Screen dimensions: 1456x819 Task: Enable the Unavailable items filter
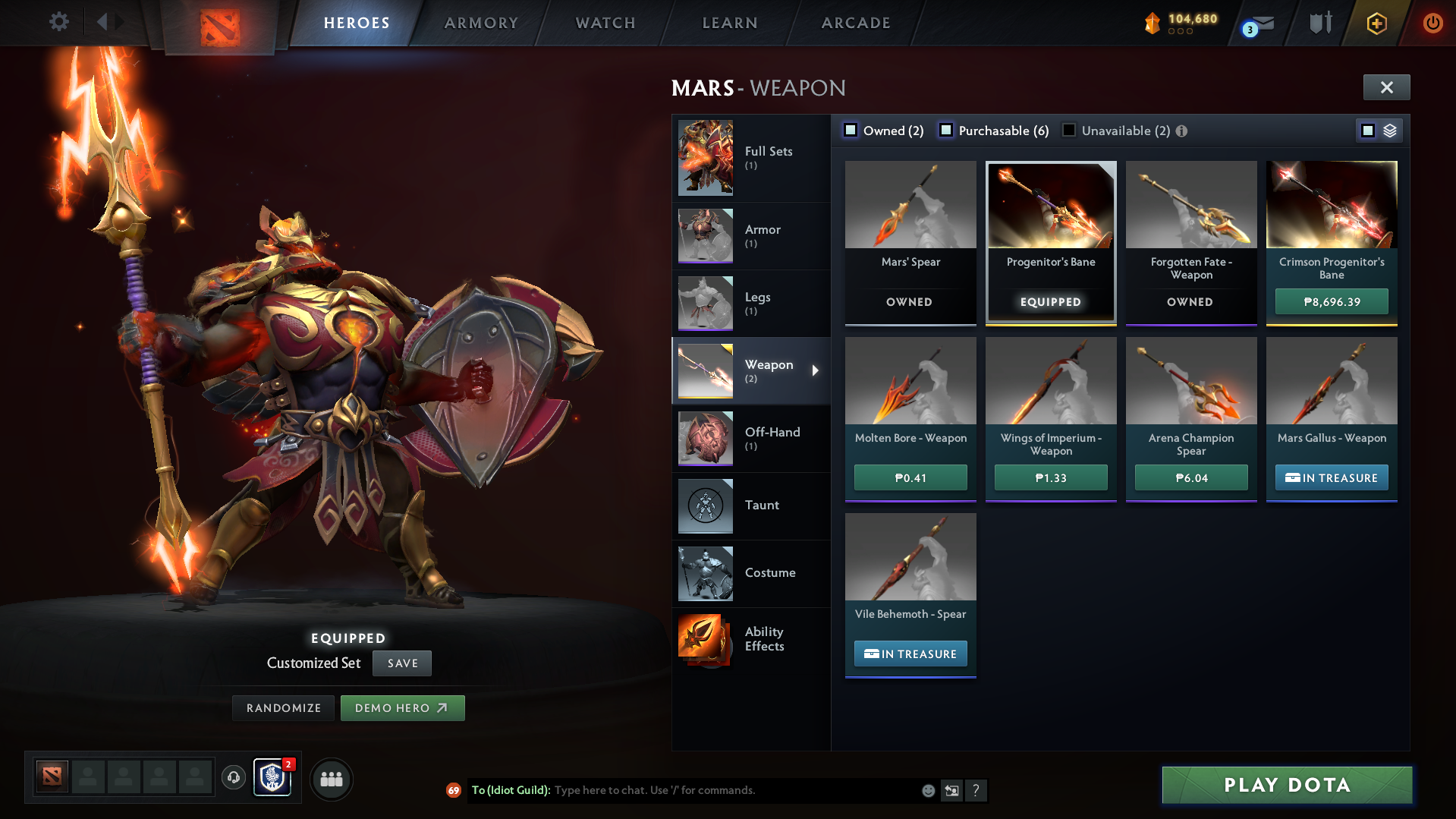1068,130
